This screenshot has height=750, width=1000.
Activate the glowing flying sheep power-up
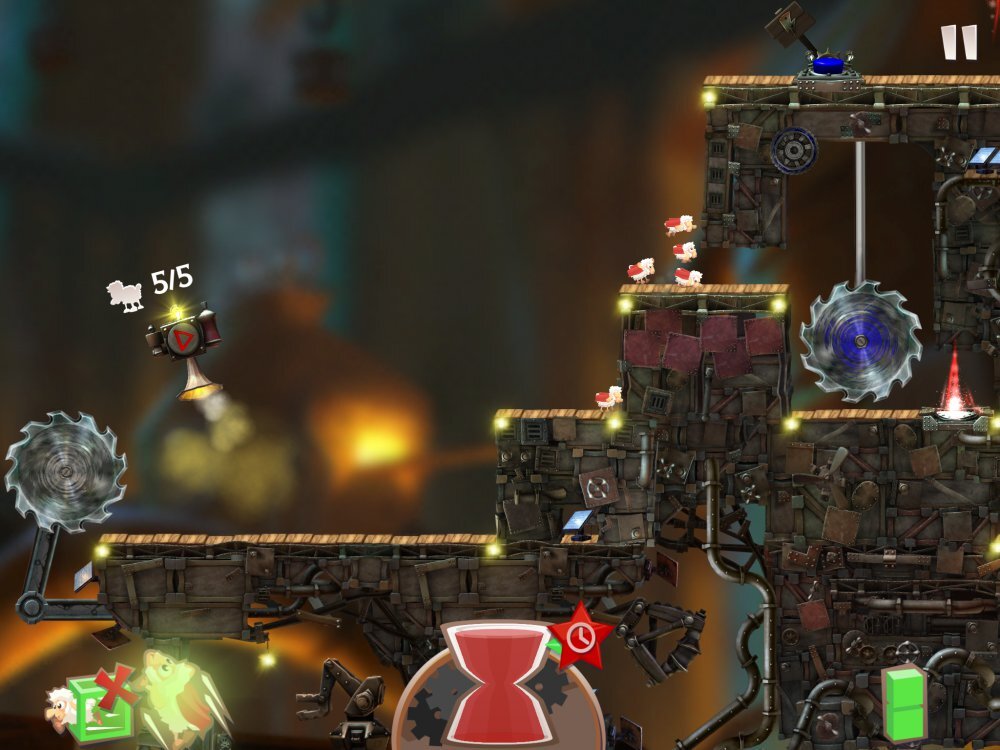tap(178, 696)
